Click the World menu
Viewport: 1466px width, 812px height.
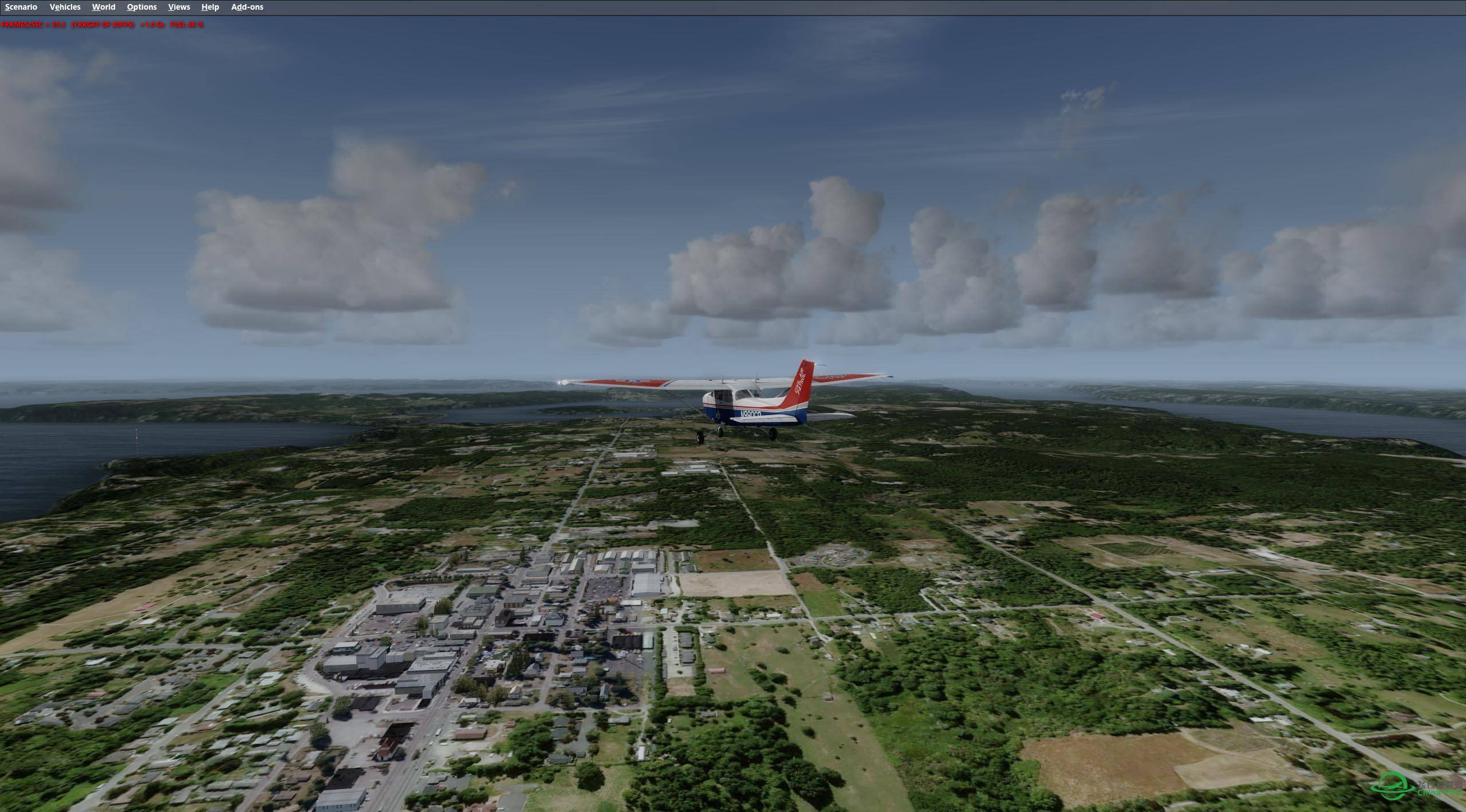(x=104, y=7)
